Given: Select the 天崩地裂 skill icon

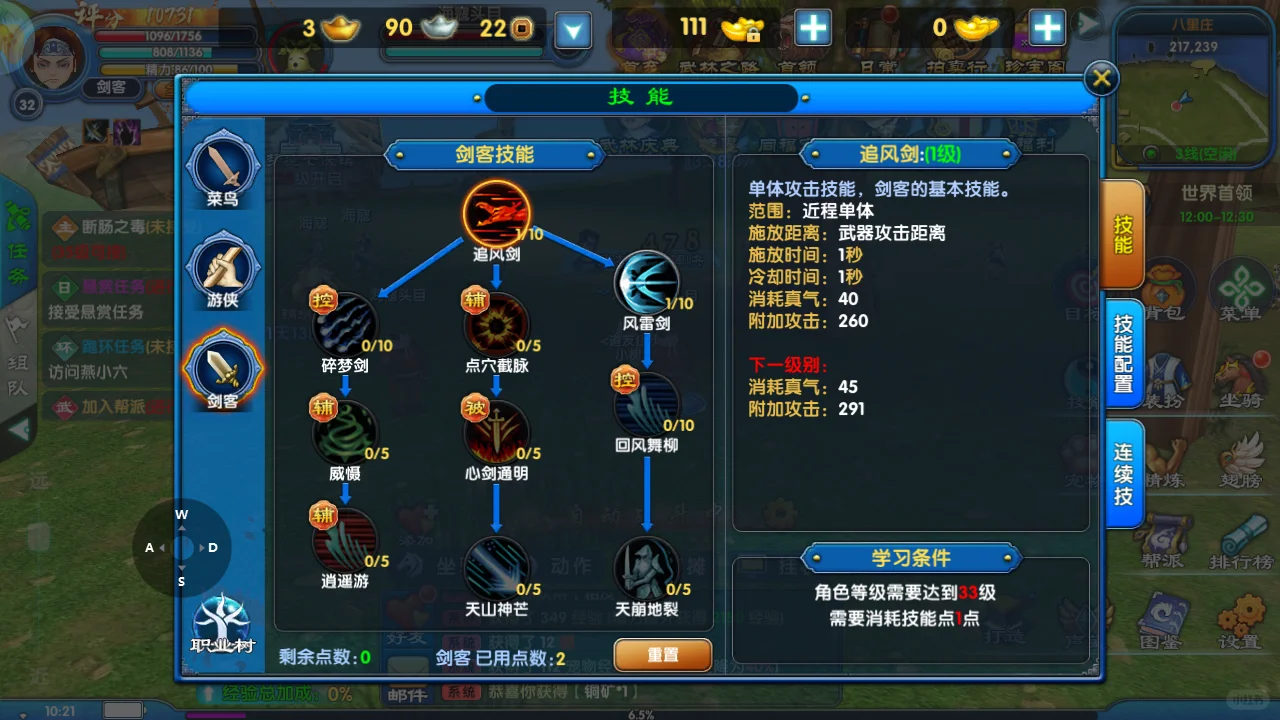Looking at the screenshot, I should pos(646,569).
